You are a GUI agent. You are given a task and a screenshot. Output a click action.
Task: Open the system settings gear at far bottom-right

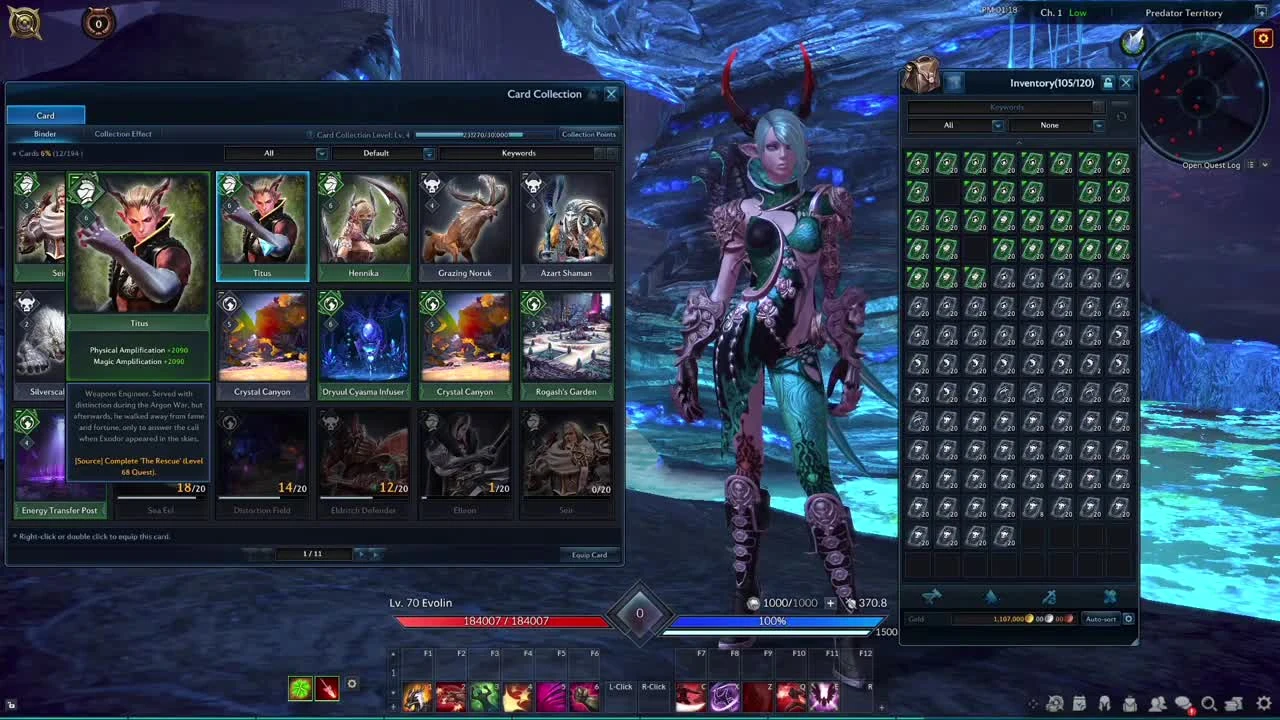click(1262, 703)
